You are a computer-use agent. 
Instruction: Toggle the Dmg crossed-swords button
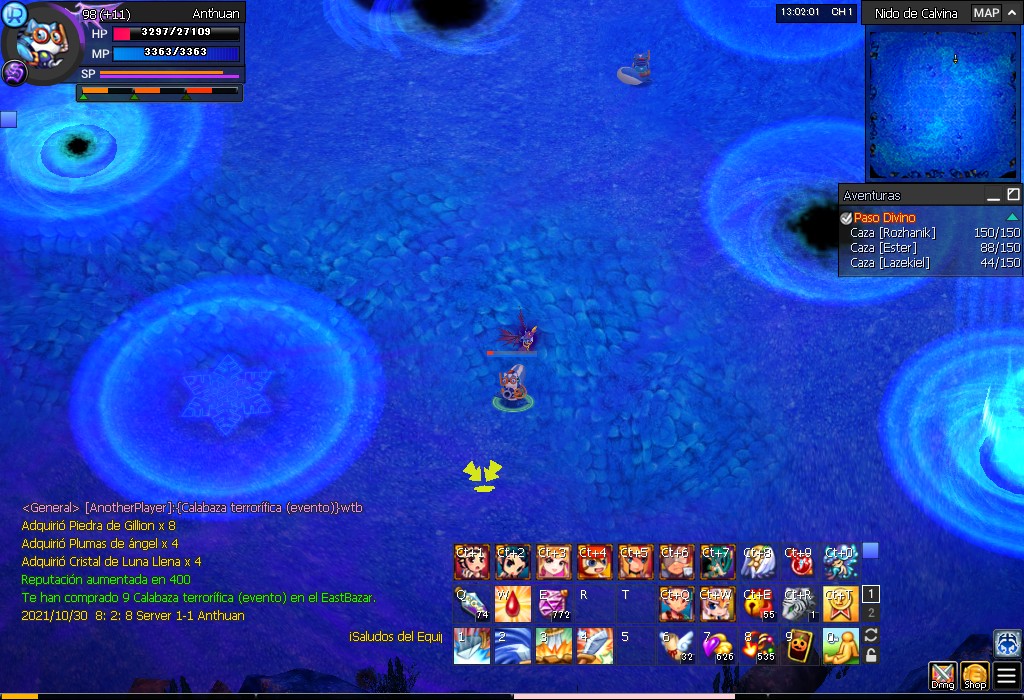tap(942, 676)
